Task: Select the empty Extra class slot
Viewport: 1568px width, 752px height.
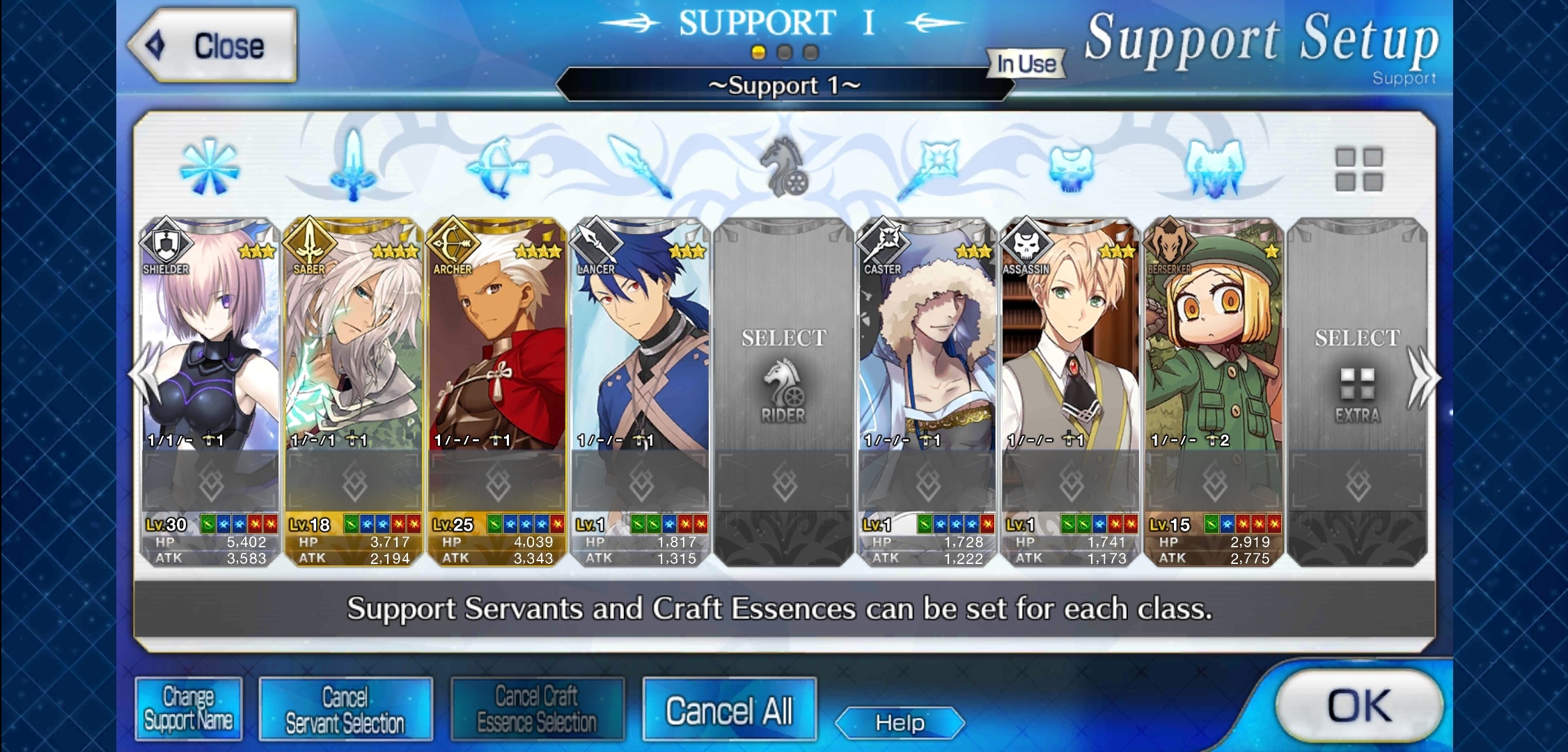Action: pos(1358,376)
